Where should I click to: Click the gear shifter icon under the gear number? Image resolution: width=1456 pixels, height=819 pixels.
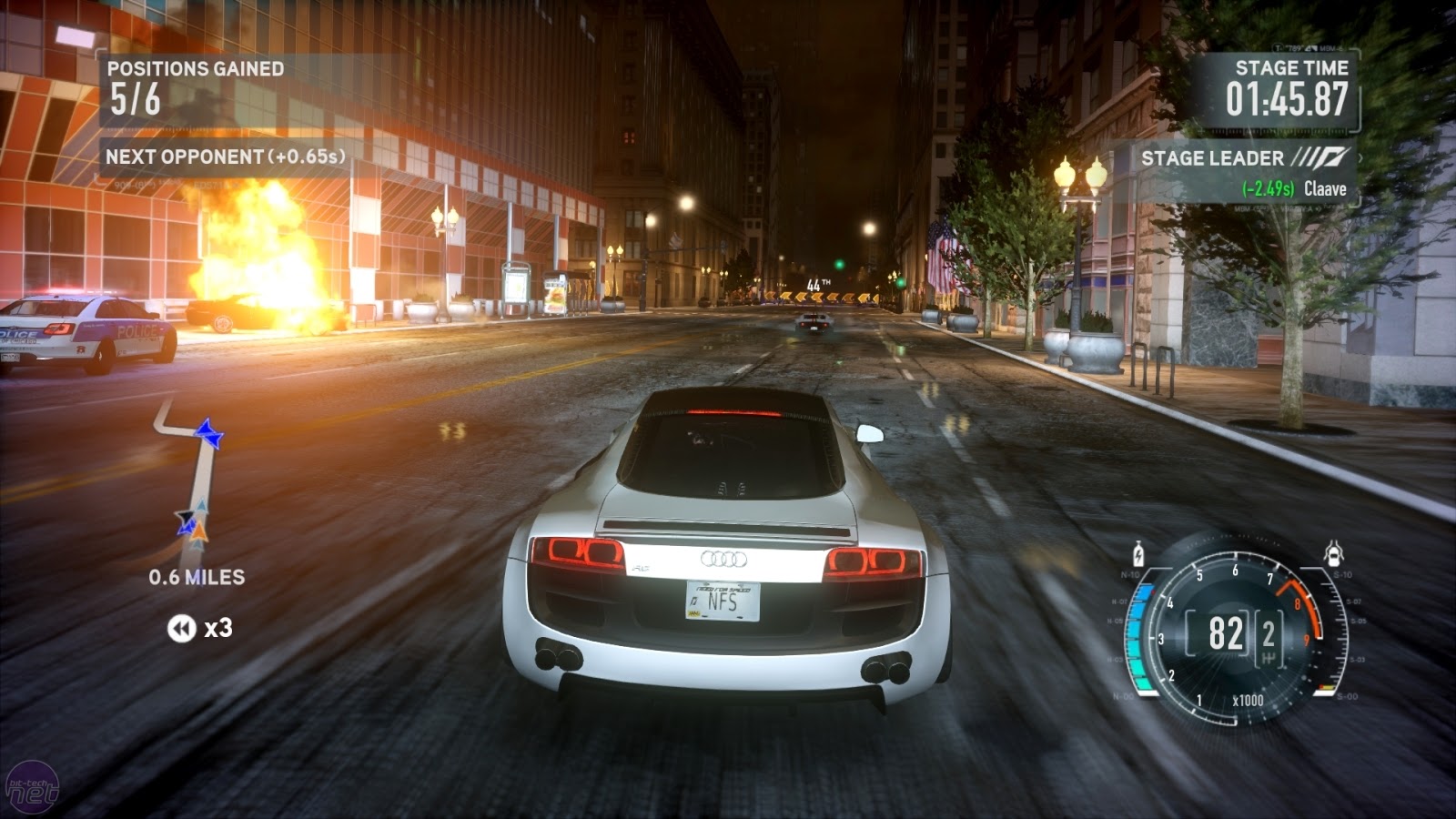tap(1269, 657)
